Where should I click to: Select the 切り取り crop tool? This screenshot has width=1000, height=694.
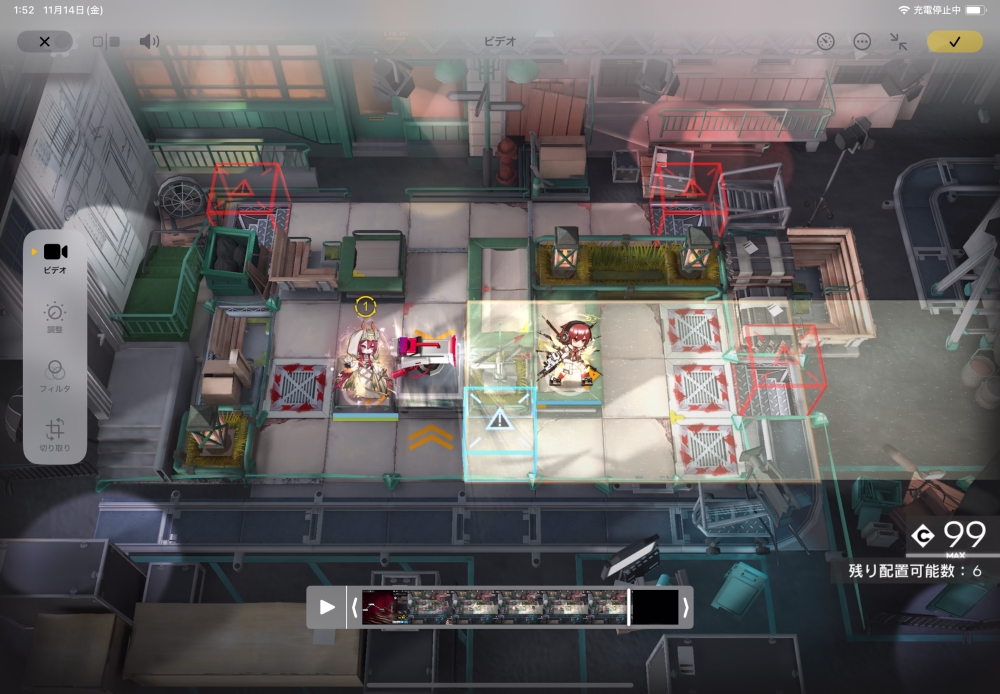pos(55,436)
